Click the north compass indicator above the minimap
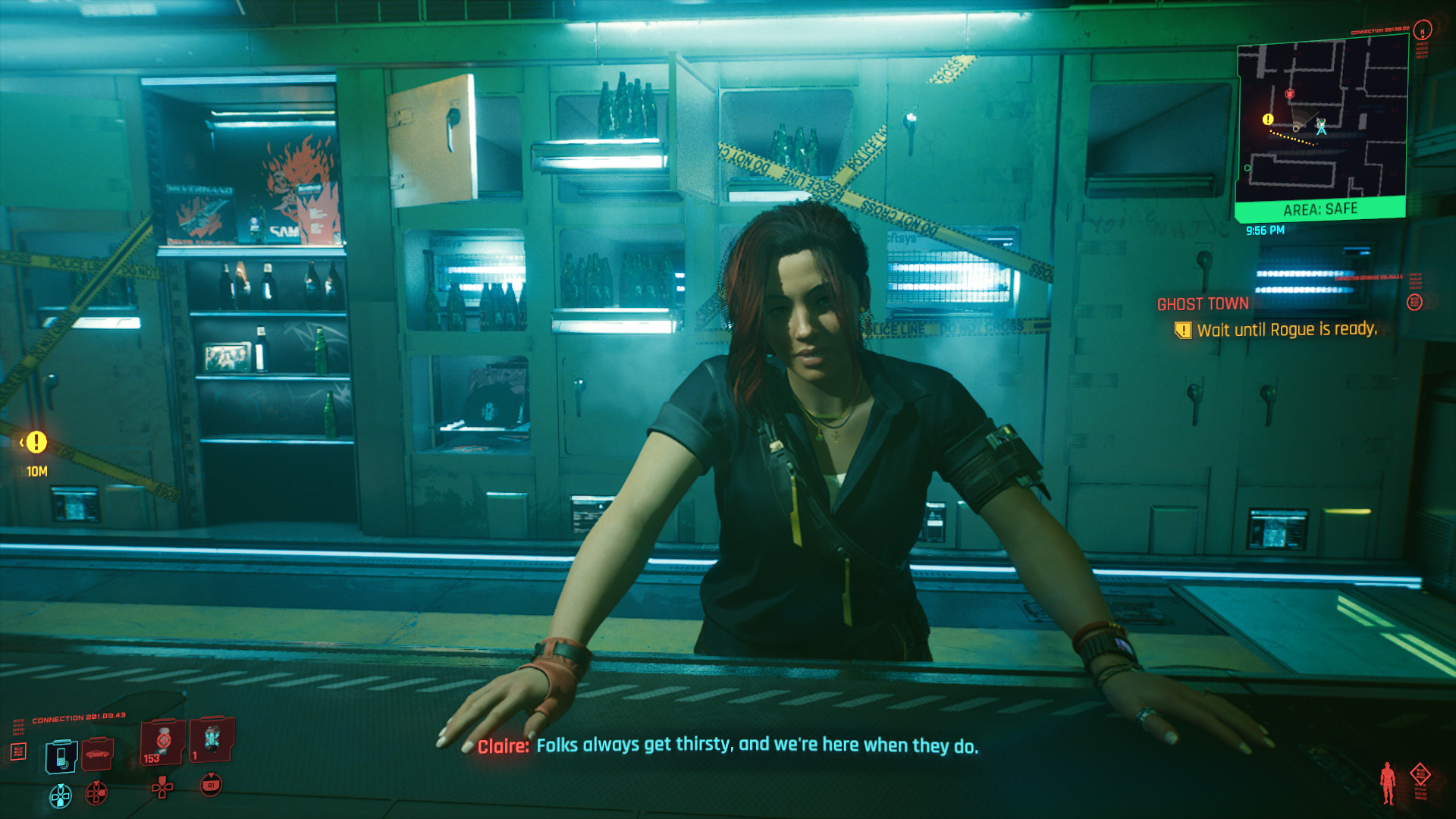The height and width of the screenshot is (819, 1456). [1423, 30]
